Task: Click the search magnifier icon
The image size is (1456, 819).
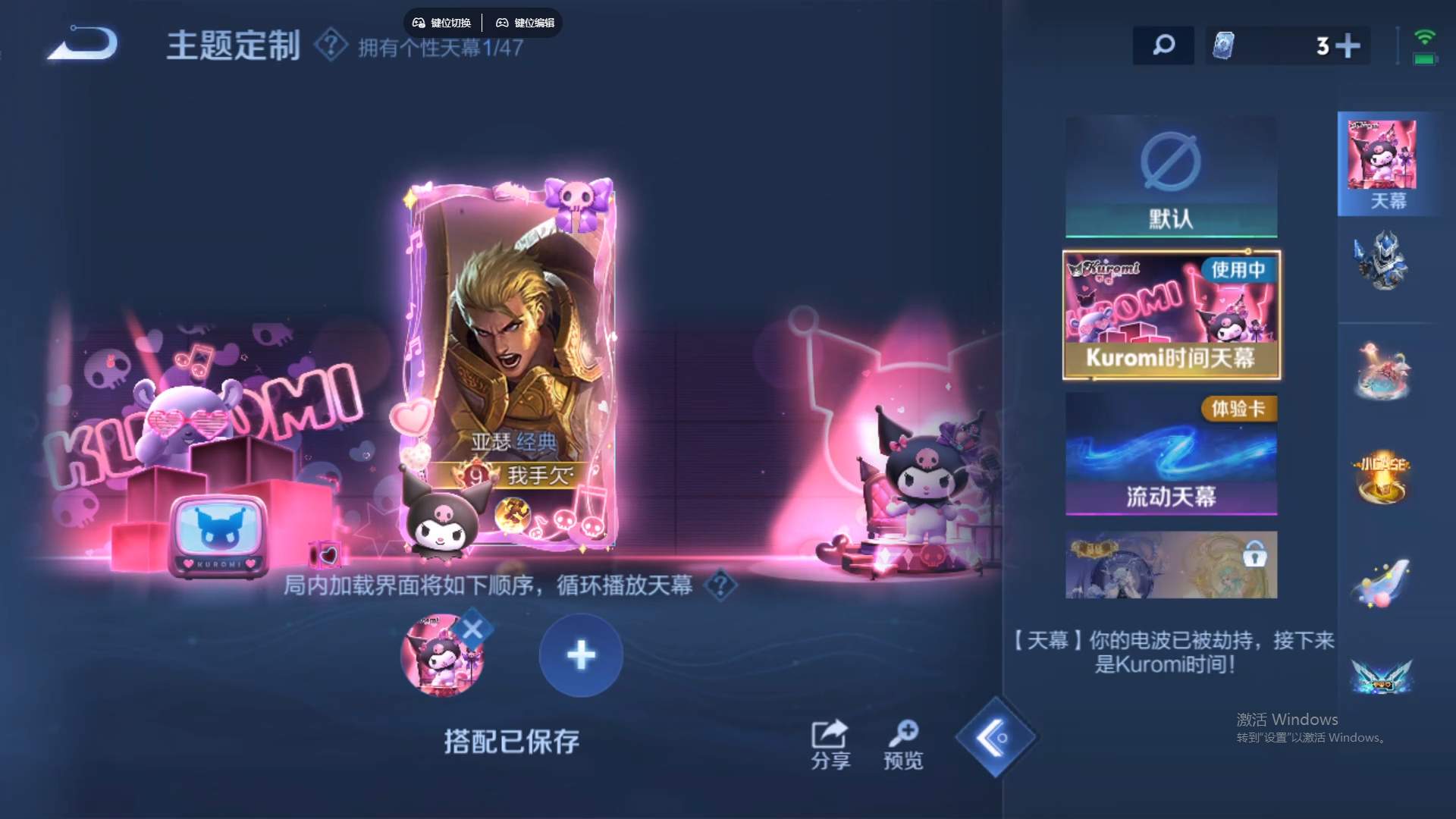Action: coord(1163,45)
